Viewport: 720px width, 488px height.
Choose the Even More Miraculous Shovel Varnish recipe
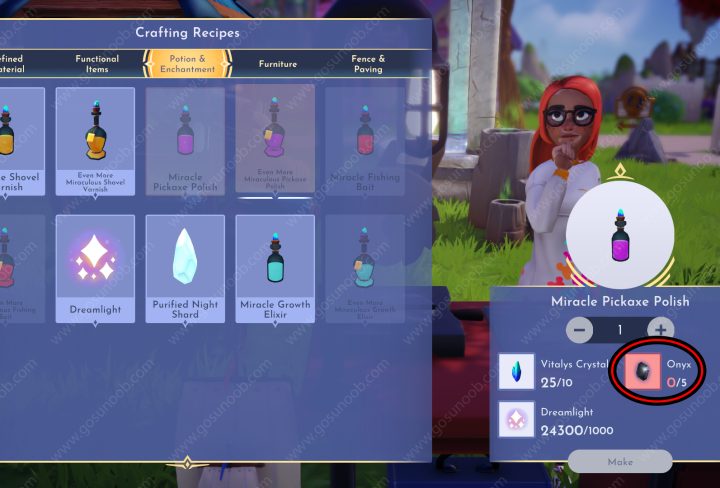coord(95,141)
